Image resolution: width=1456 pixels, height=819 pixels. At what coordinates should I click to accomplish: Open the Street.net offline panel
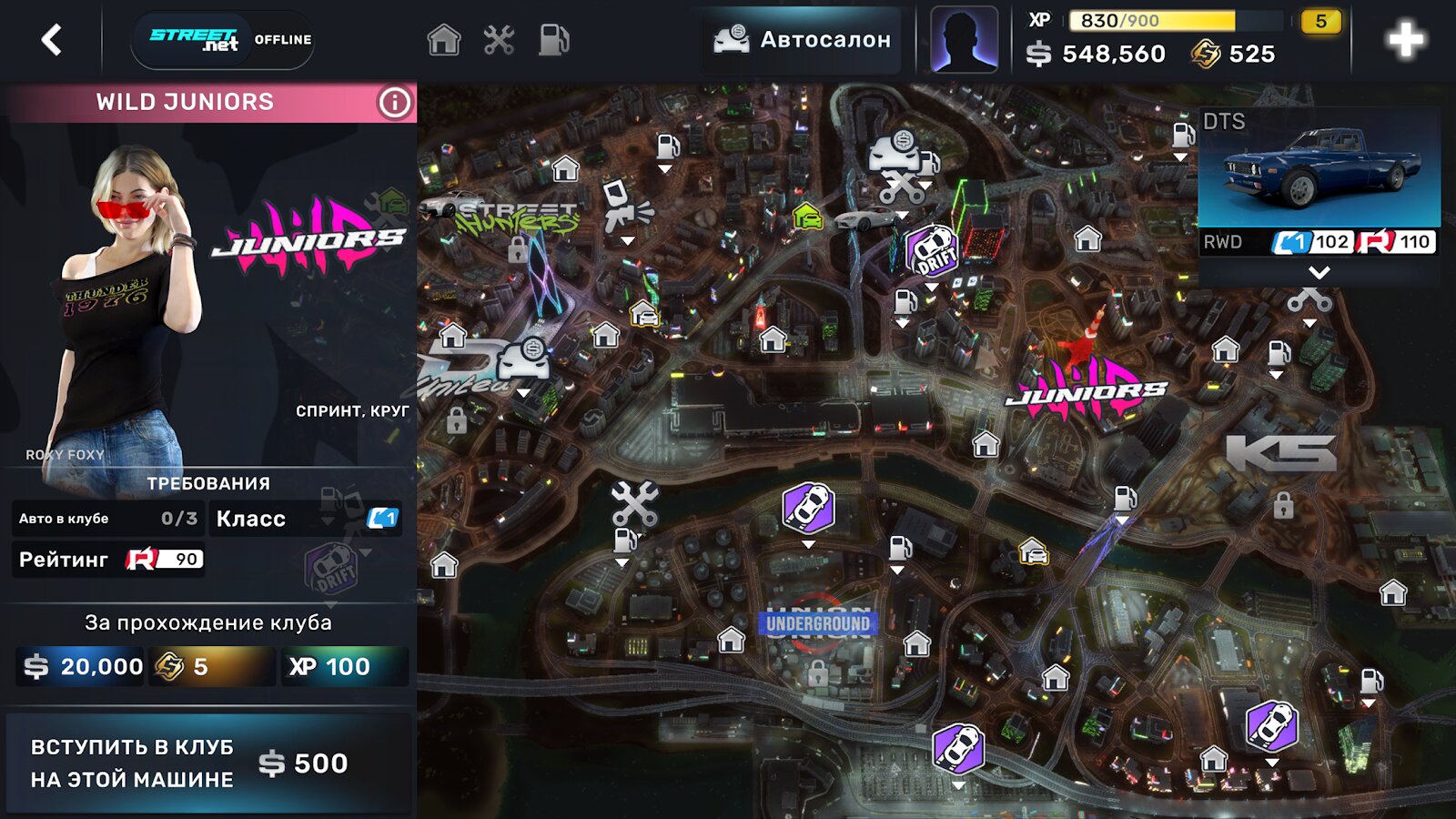[x=222, y=40]
